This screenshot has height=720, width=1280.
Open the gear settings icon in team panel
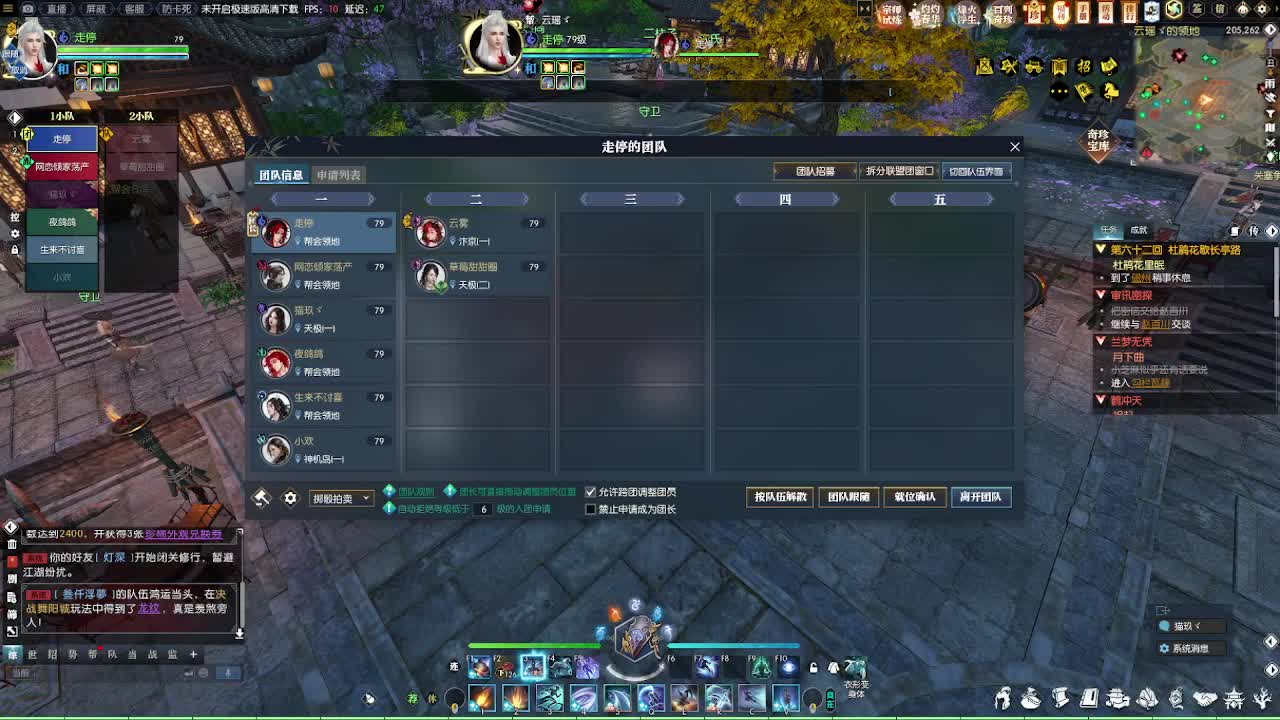coord(289,496)
